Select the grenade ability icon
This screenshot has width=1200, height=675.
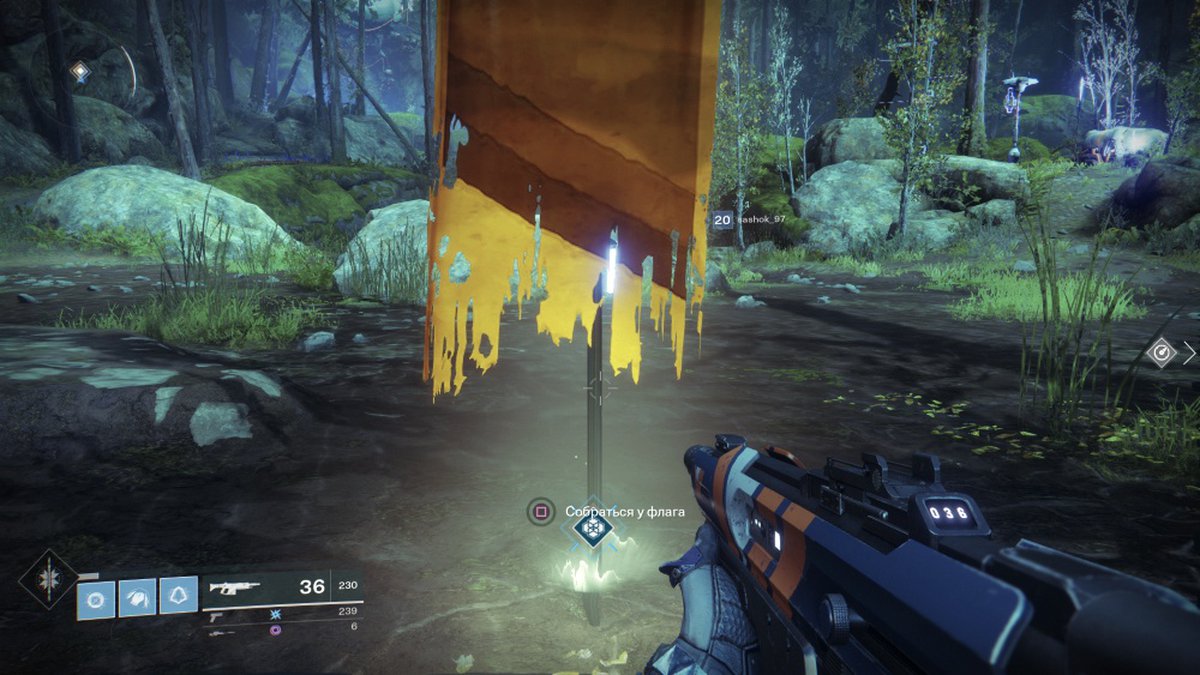pos(96,598)
